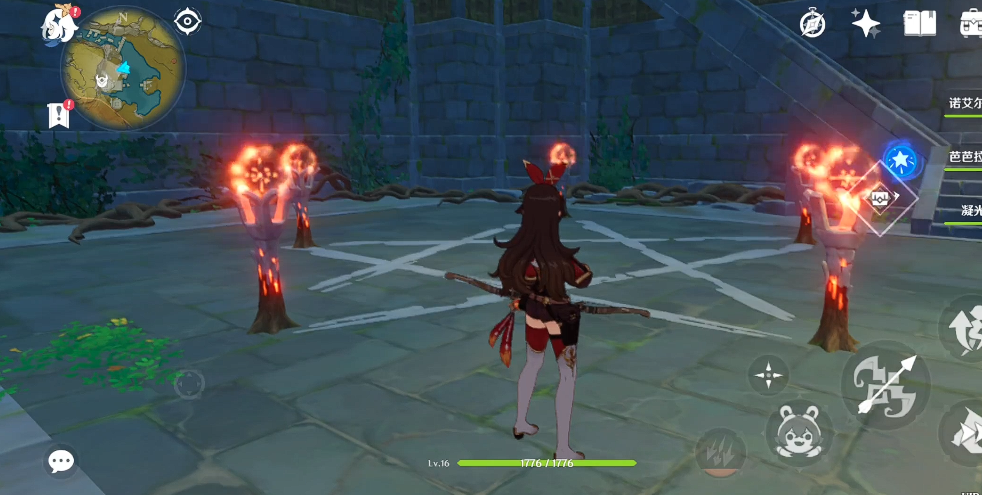
Task: Open the Paimon main menu
Action: coord(60,23)
